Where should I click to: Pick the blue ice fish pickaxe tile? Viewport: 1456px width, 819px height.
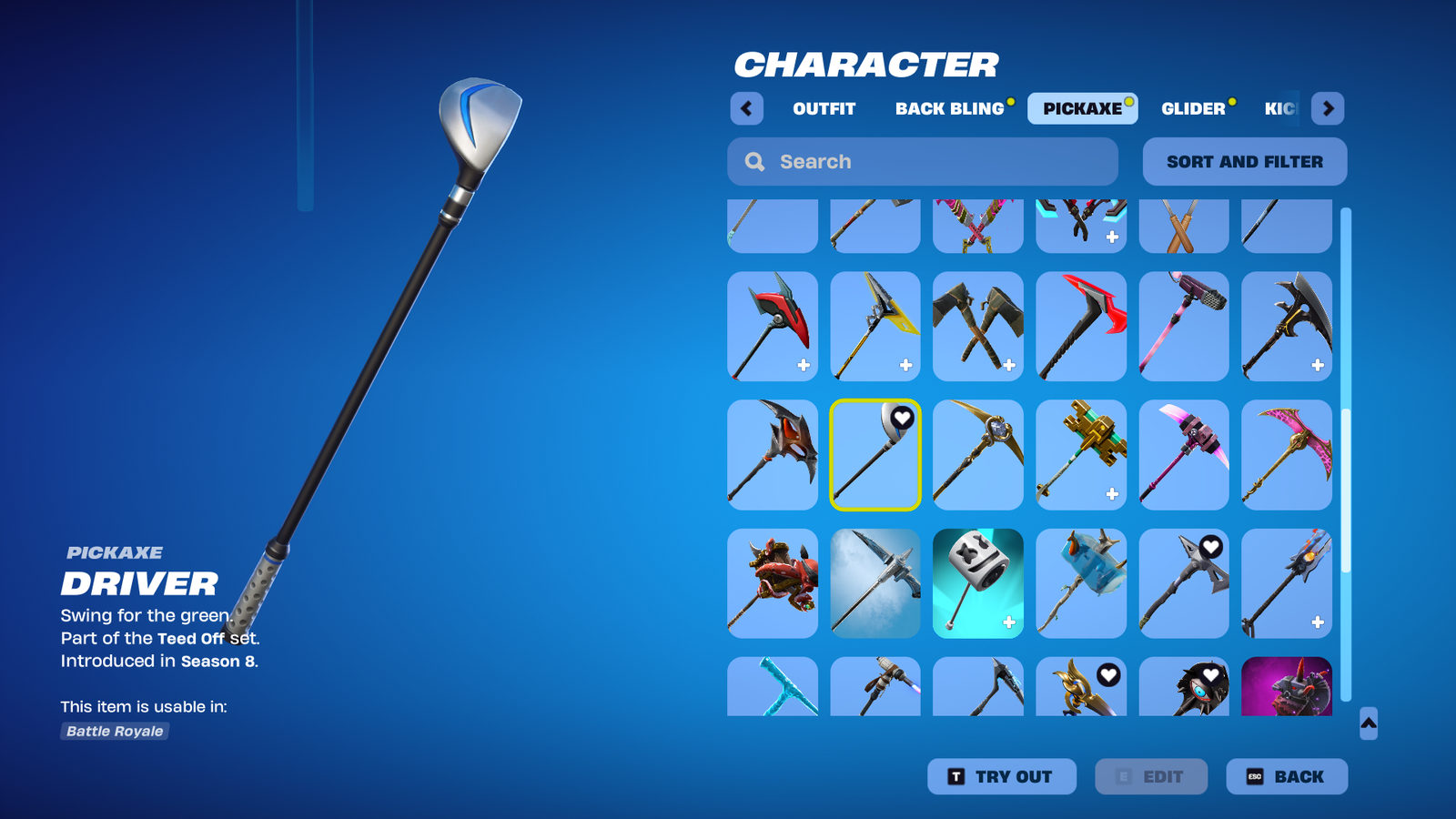1080,583
